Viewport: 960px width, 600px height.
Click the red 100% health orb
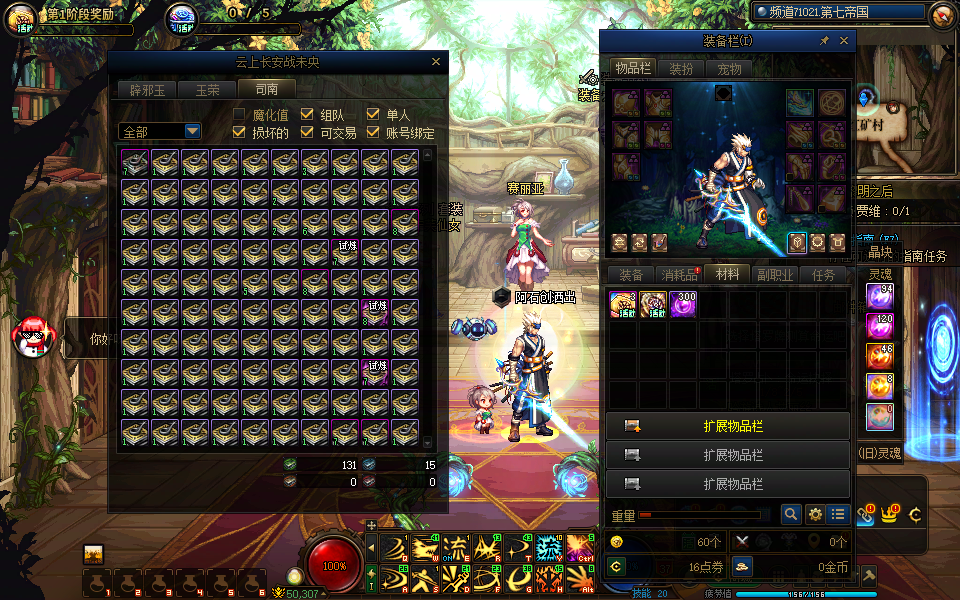[x=334, y=564]
